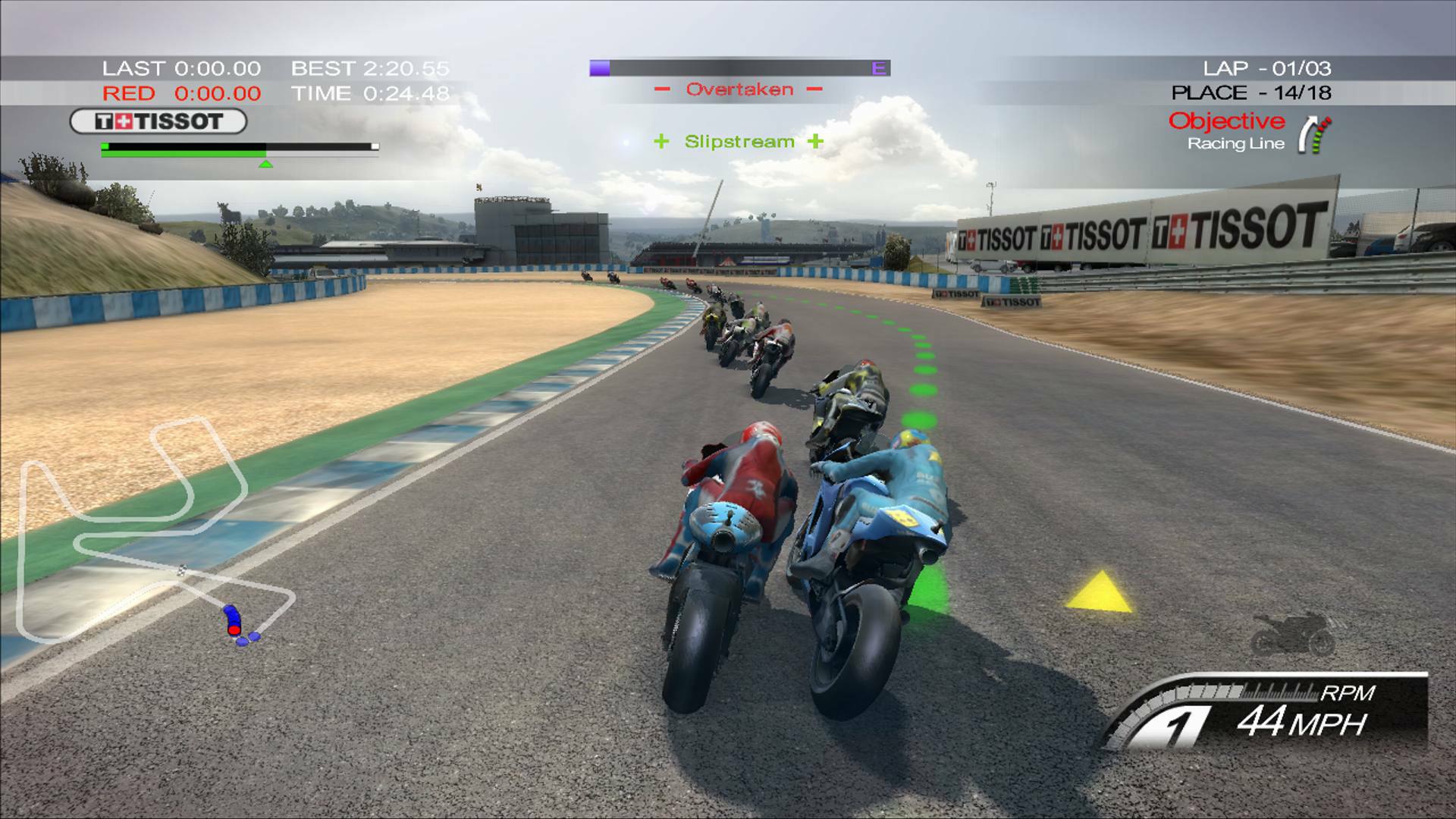
Task: Select the BEST lap time display
Action: click(x=369, y=68)
